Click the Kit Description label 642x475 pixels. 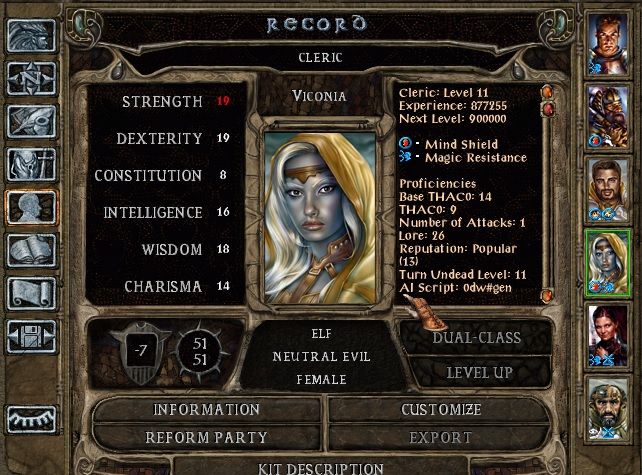point(320,467)
